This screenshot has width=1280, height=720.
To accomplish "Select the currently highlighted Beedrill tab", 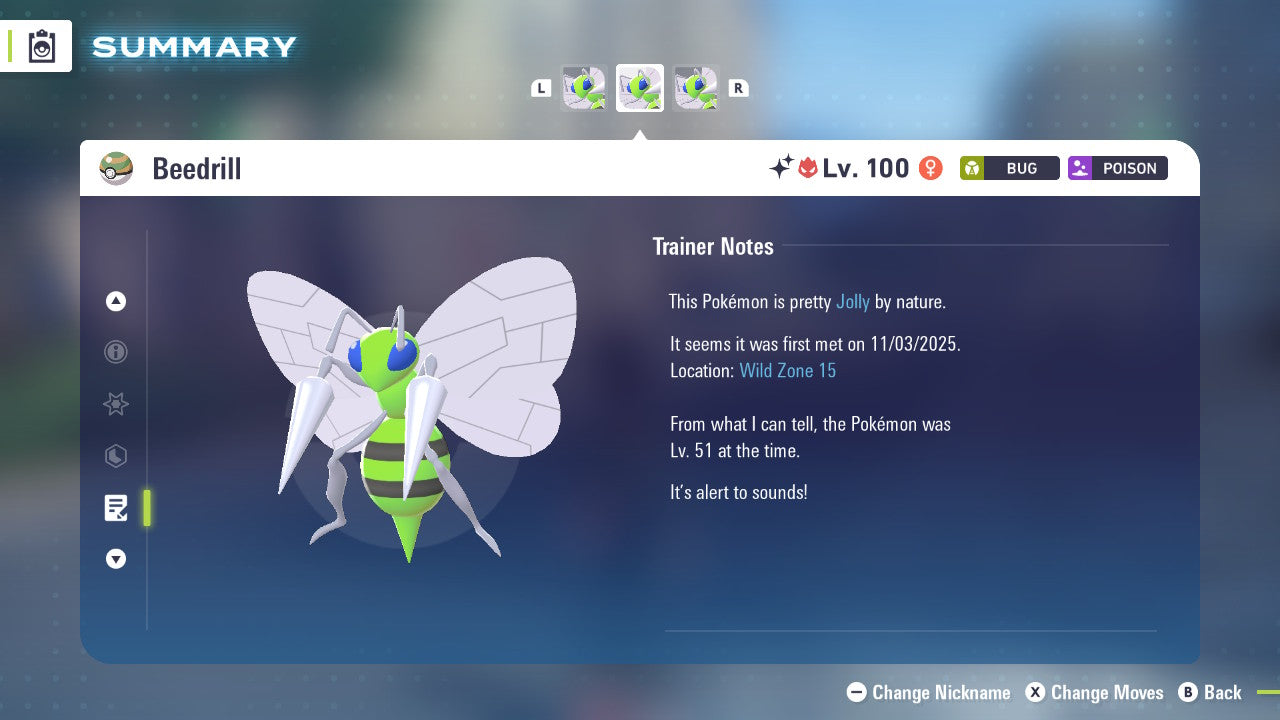I will [x=640, y=87].
